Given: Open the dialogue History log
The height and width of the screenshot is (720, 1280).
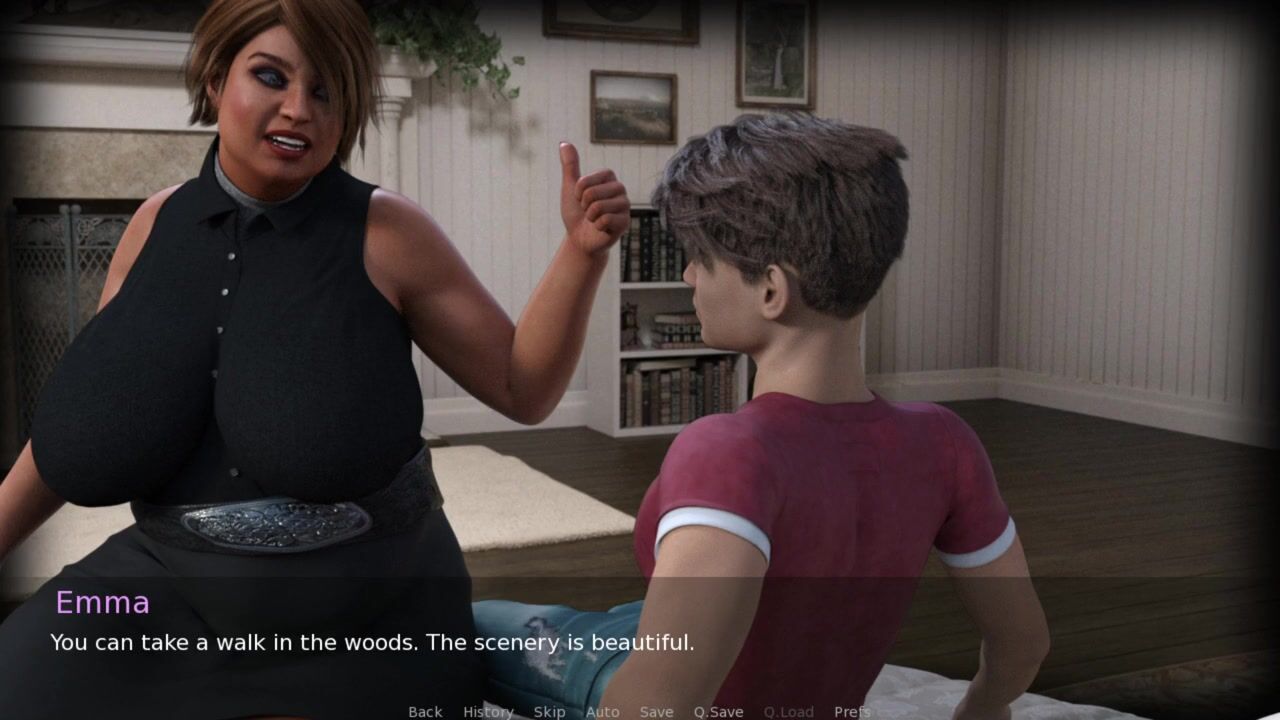Looking at the screenshot, I should point(488,711).
